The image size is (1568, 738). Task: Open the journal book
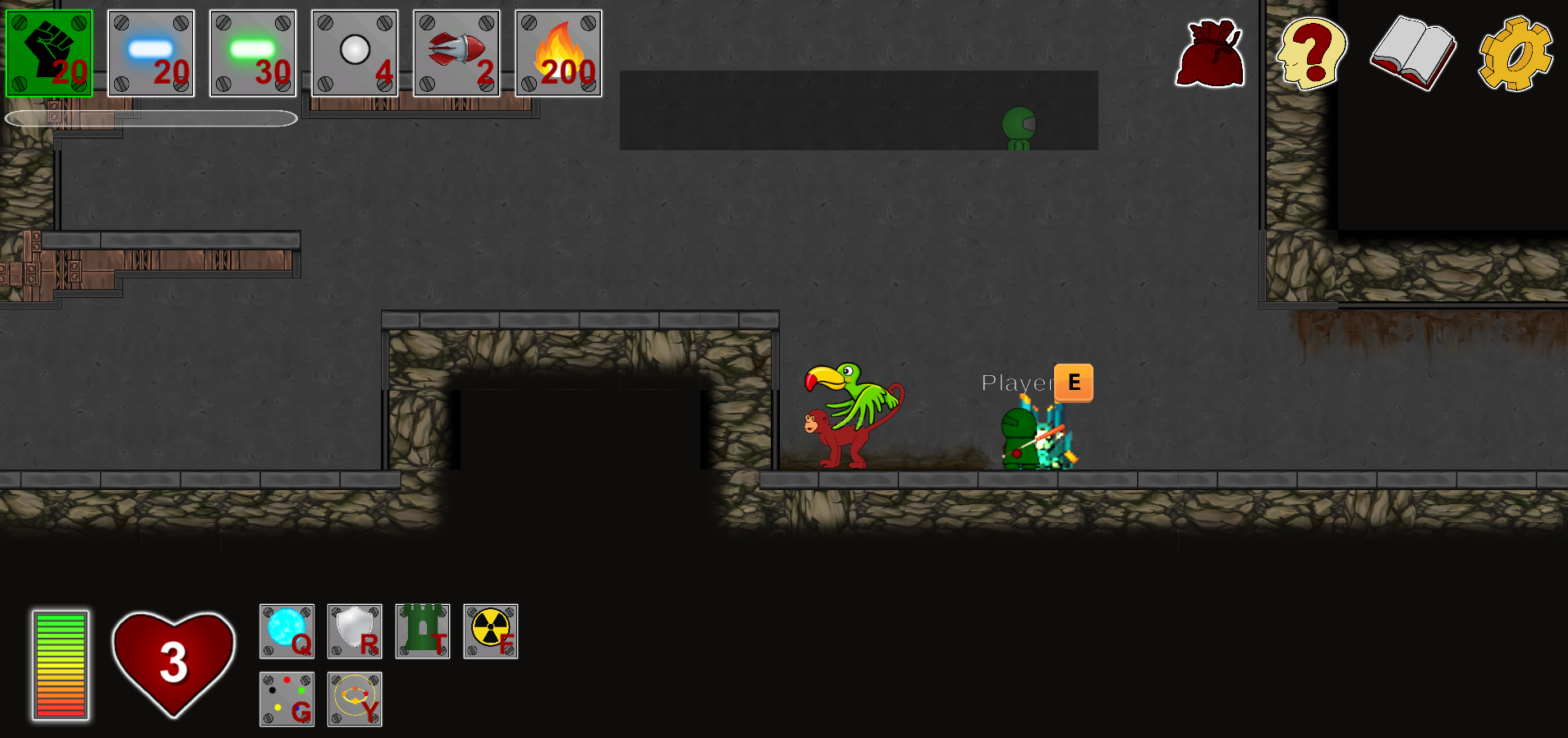pos(1413,53)
